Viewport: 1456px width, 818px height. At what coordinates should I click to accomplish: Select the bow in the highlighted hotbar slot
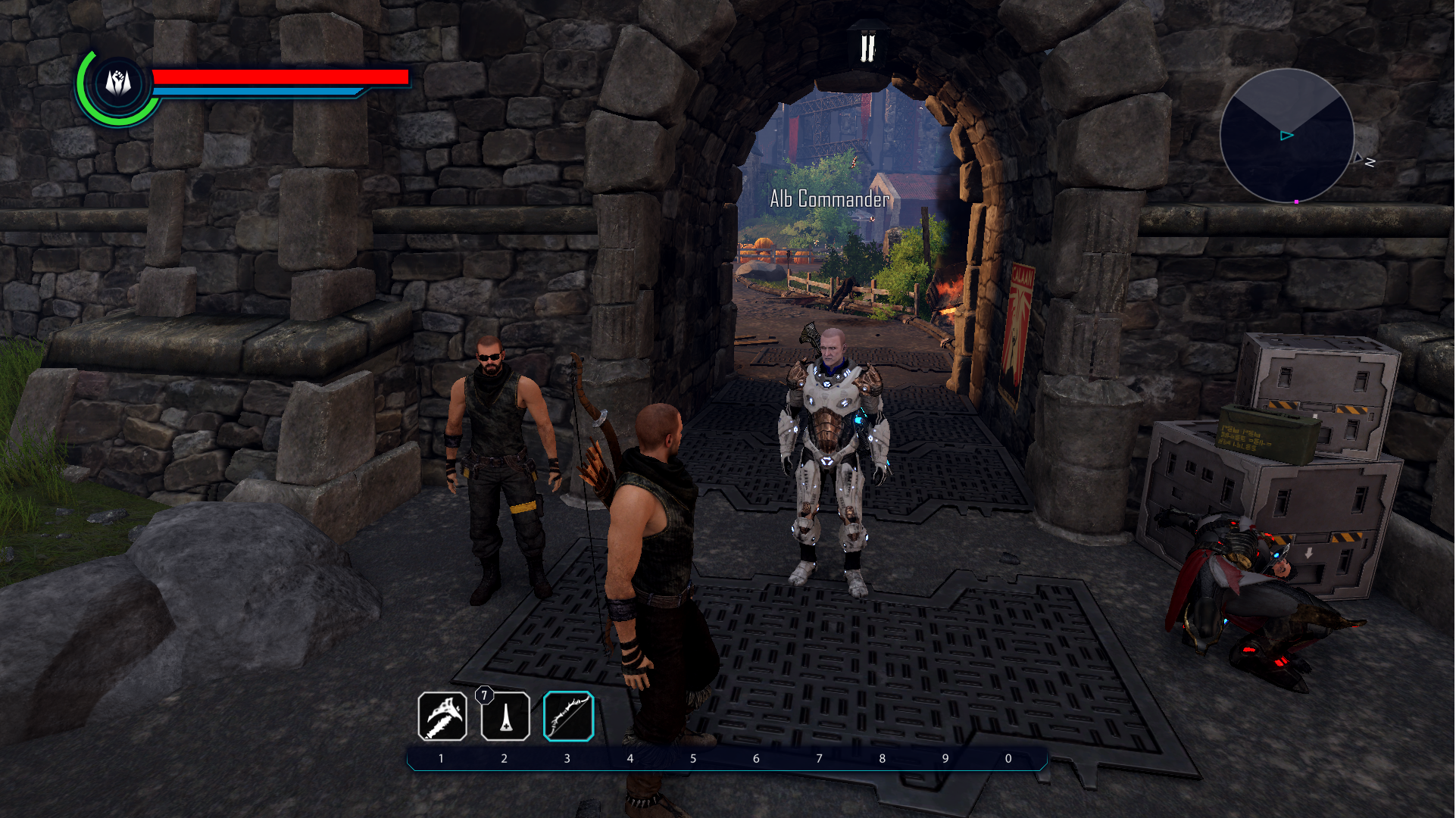[x=568, y=717]
